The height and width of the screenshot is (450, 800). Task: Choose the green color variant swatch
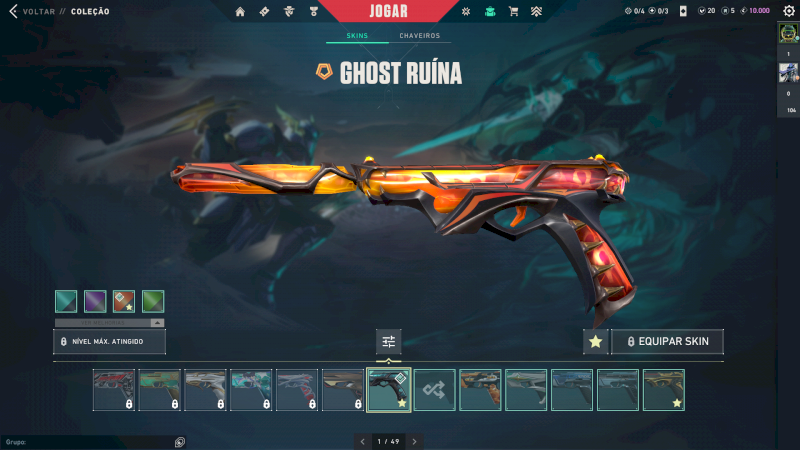coord(153,301)
